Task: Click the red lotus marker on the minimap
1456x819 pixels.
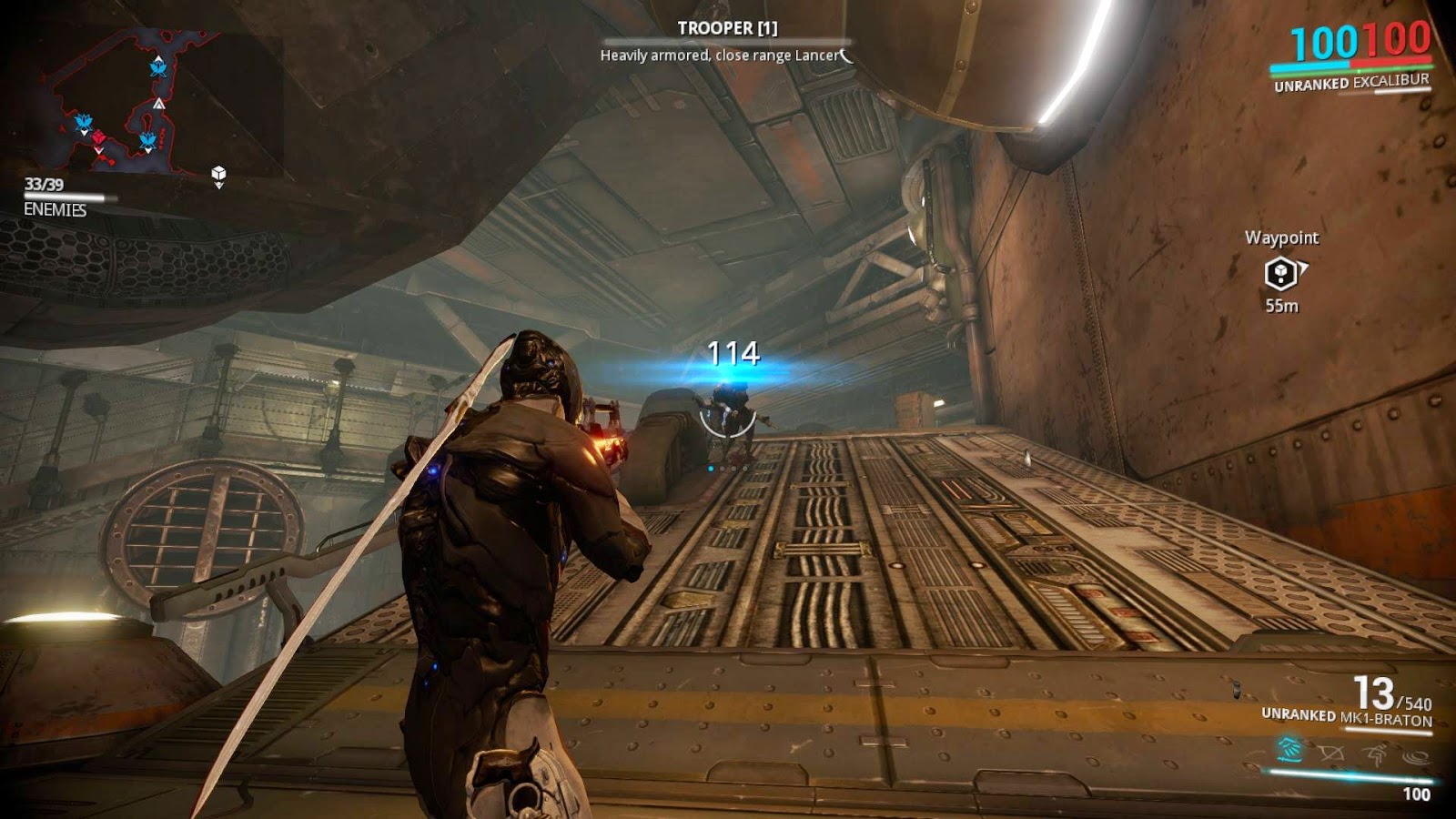Action: 98,138
